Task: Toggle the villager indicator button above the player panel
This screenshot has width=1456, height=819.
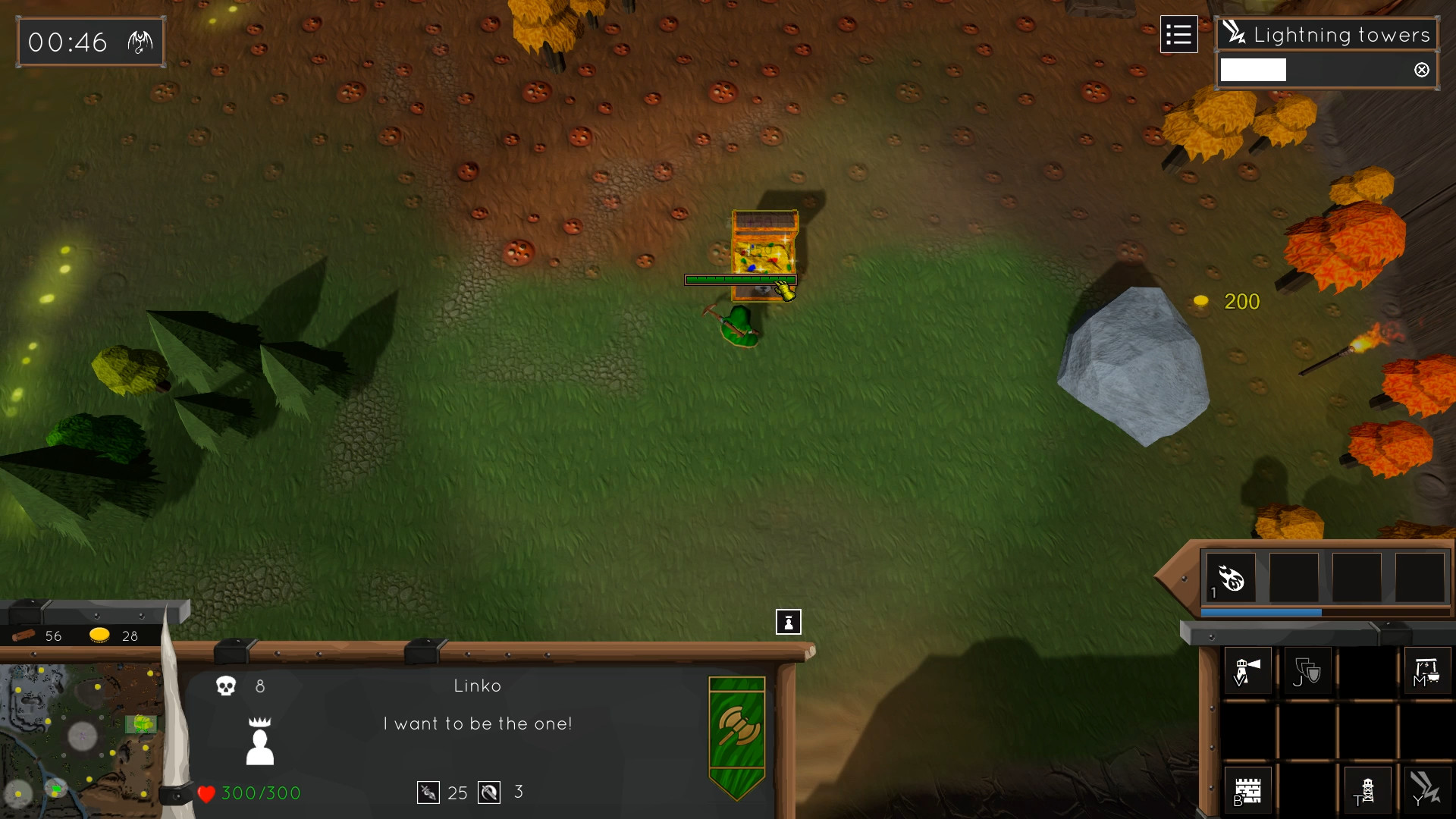Action: point(789,622)
